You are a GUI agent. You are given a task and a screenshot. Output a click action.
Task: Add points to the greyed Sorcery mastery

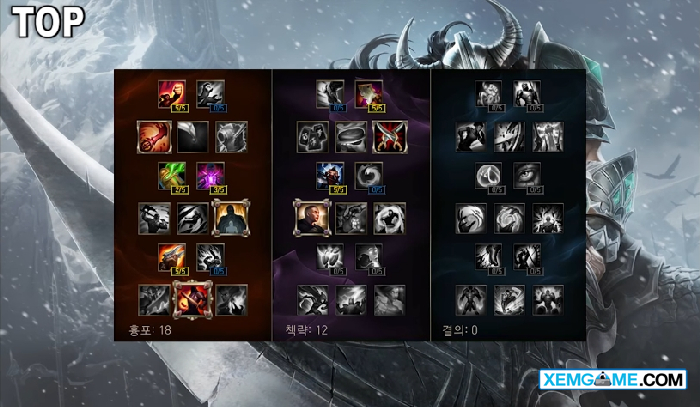(x=210, y=94)
